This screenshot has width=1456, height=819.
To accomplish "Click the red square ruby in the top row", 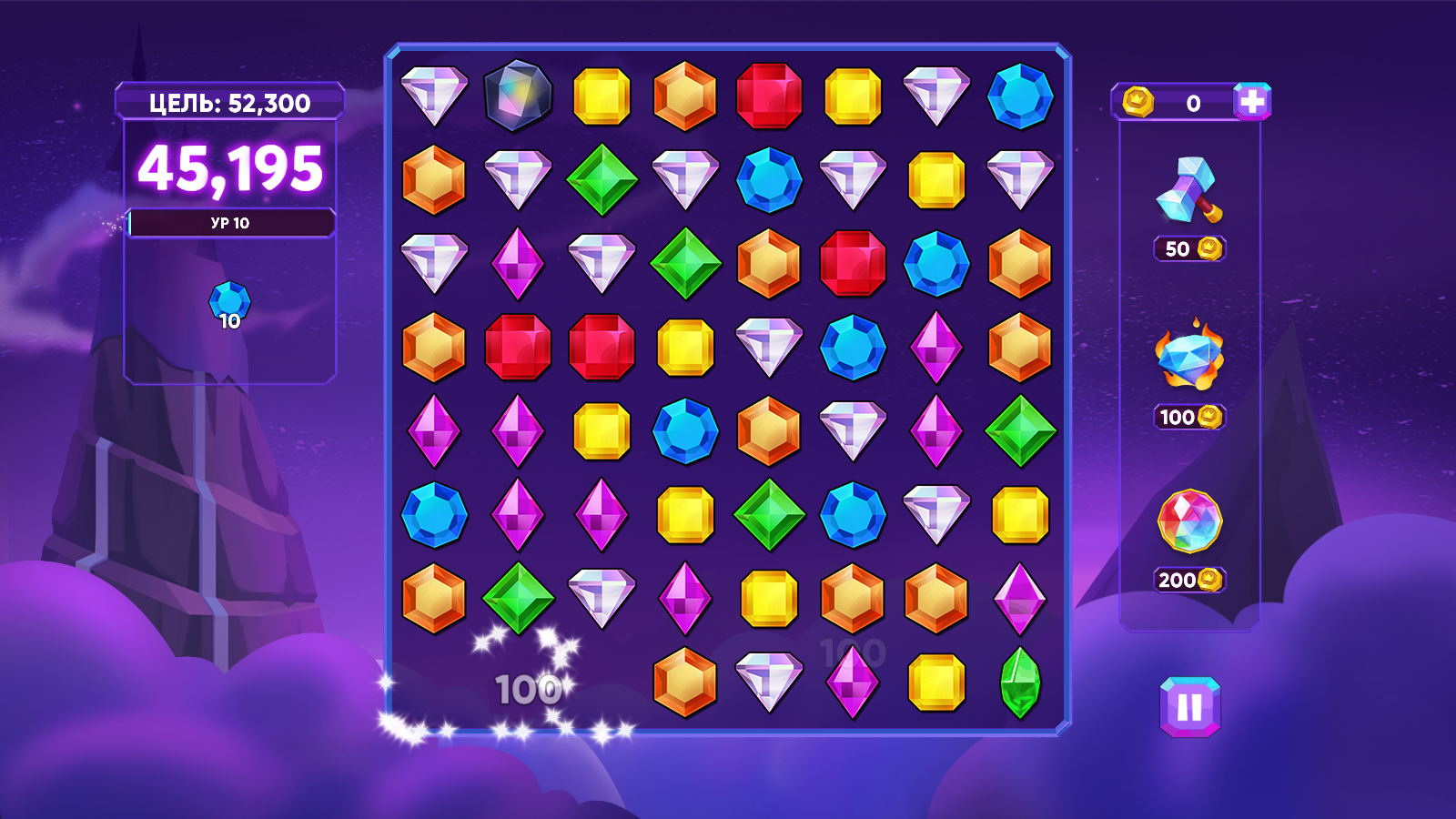I will pyautogui.click(x=769, y=96).
